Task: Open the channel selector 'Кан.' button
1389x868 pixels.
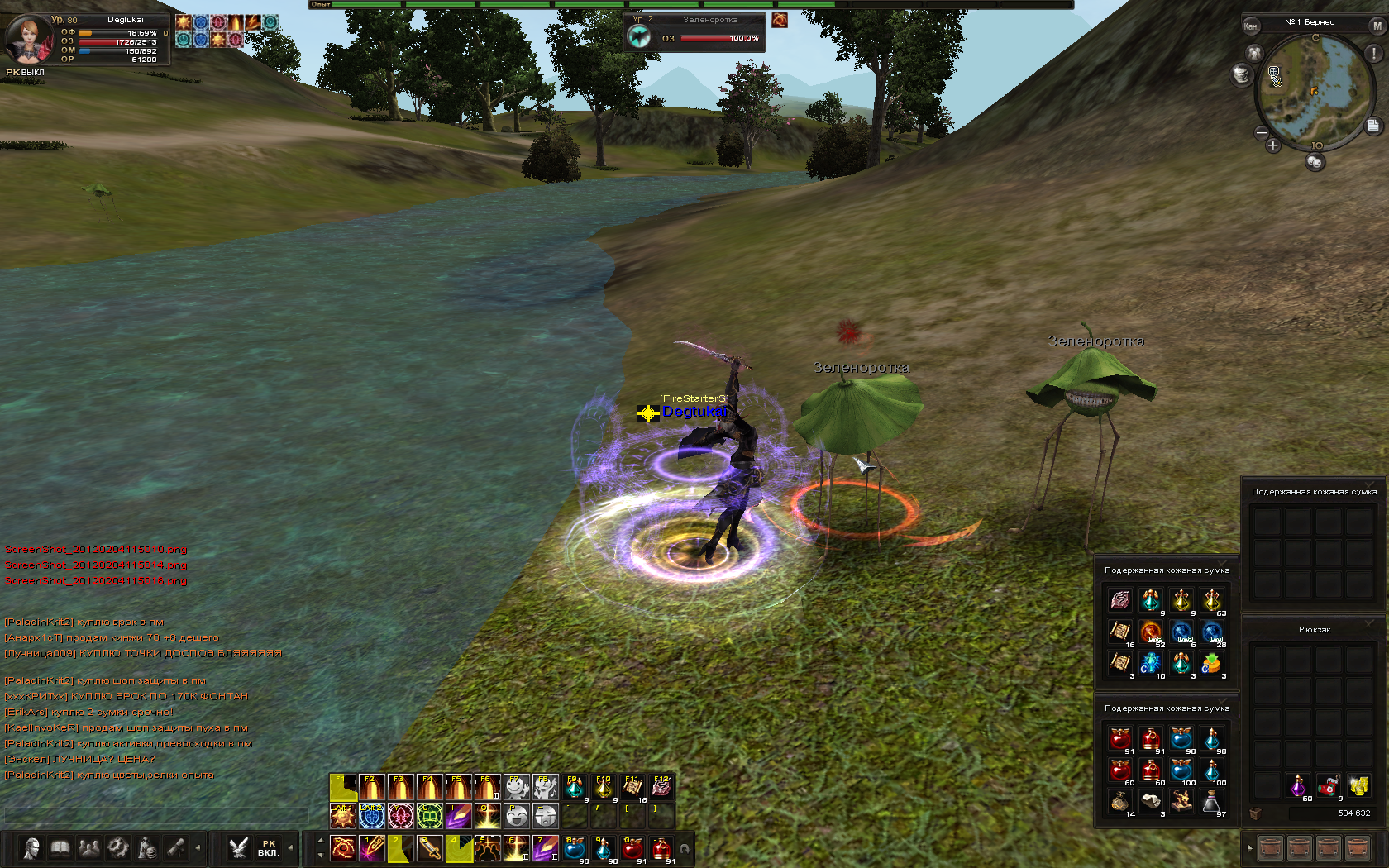Action: 1251,26
